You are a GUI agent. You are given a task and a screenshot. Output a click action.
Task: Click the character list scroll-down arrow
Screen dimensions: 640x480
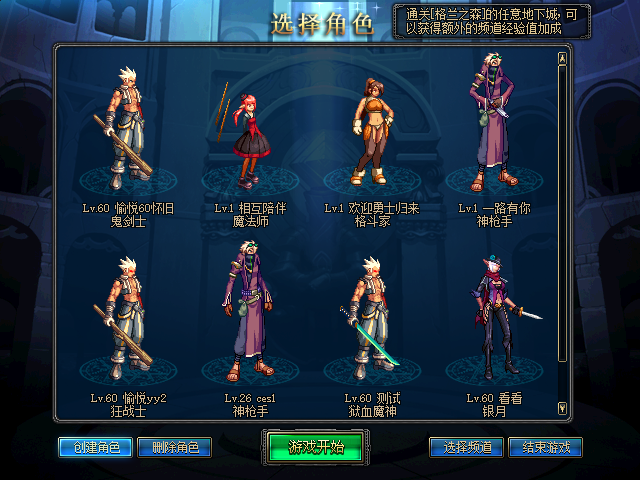[562, 407]
